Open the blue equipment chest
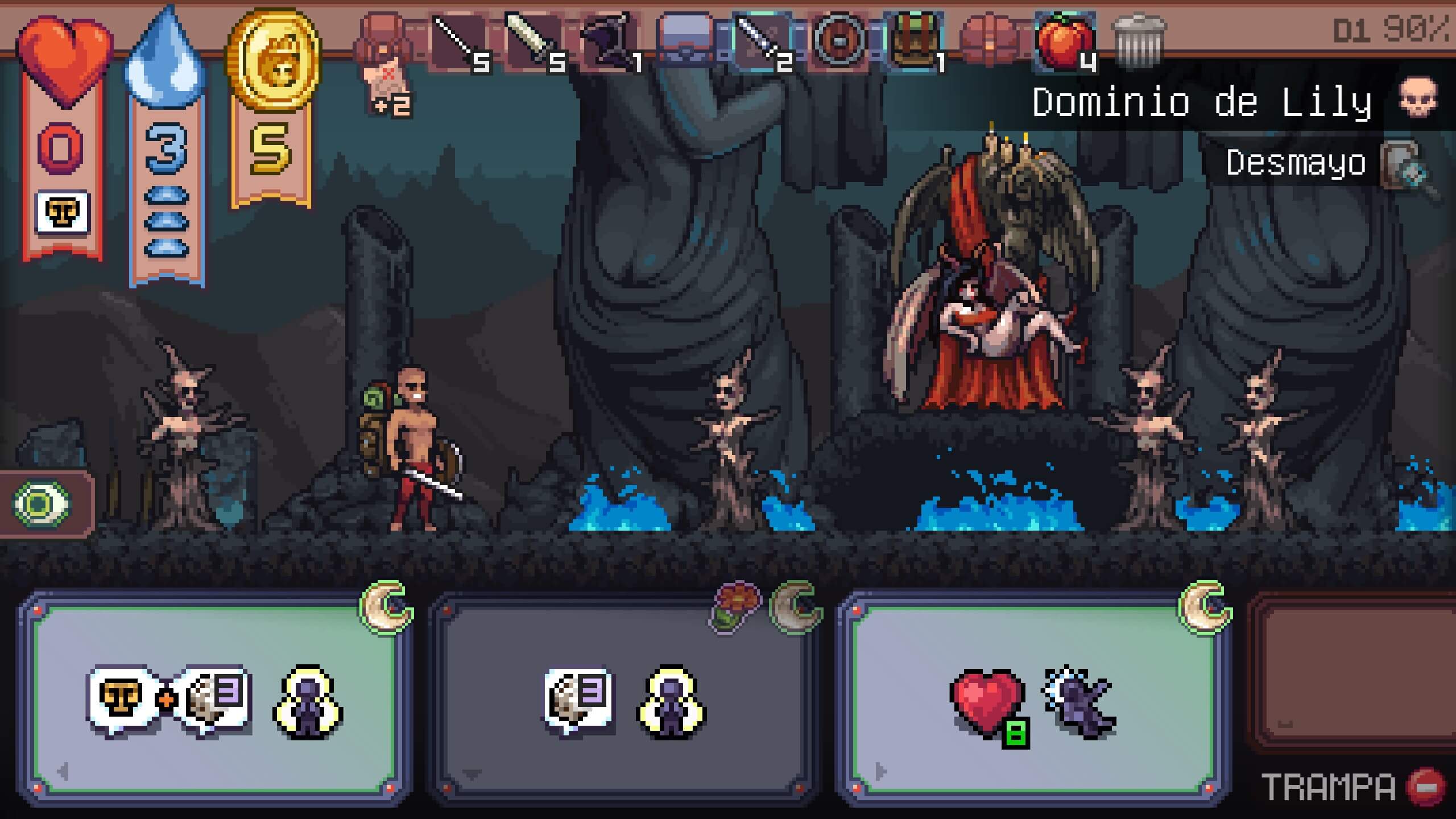The width and height of the screenshot is (1456, 819). click(685, 41)
